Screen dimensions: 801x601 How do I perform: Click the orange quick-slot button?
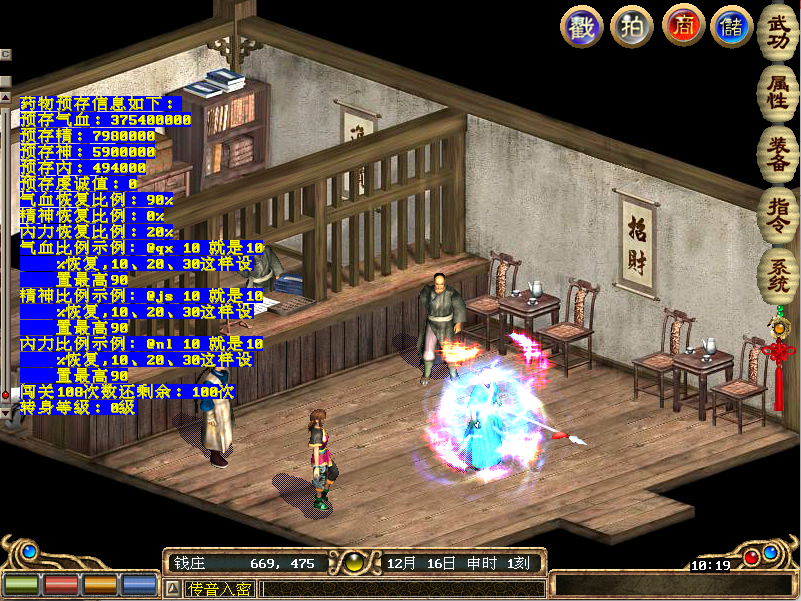(x=99, y=584)
